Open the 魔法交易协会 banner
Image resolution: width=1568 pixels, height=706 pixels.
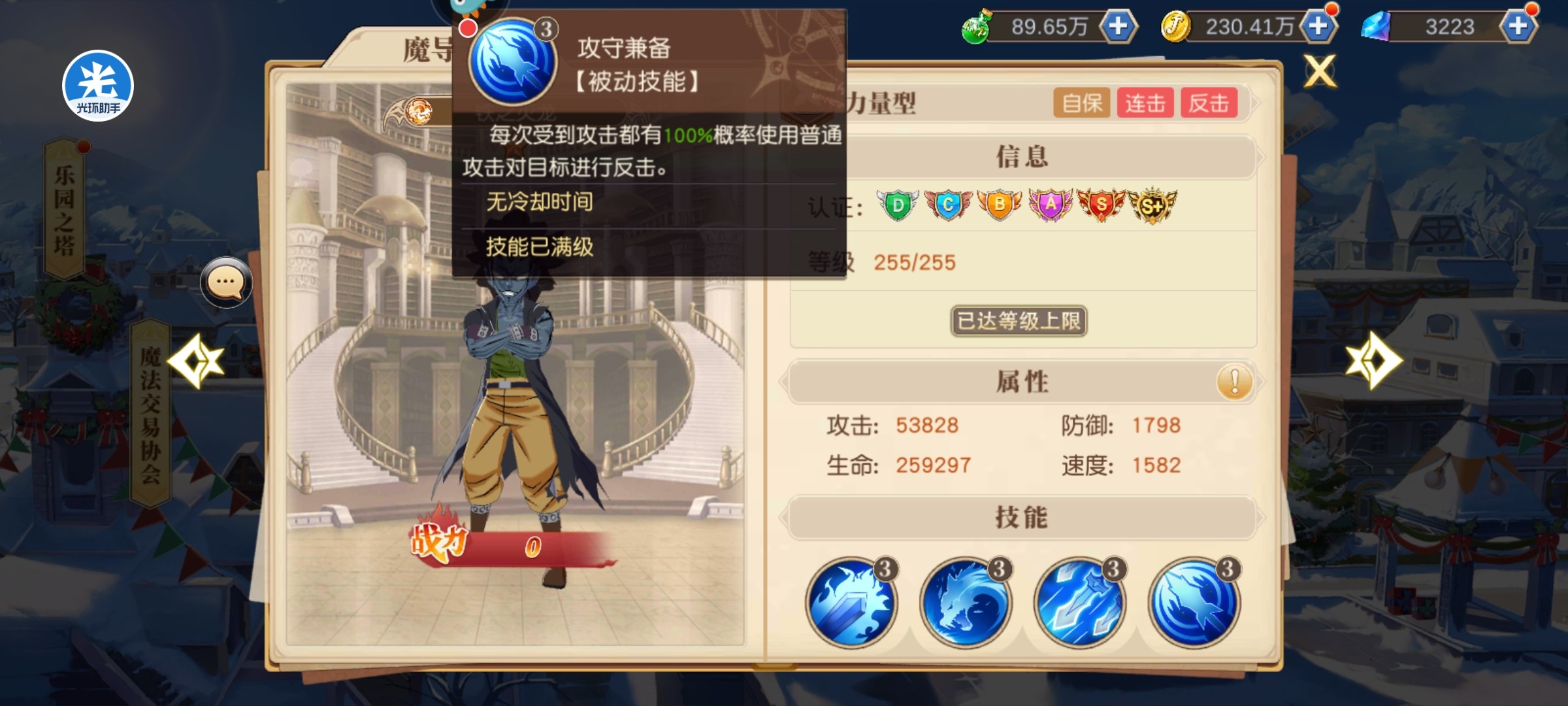(150, 414)
